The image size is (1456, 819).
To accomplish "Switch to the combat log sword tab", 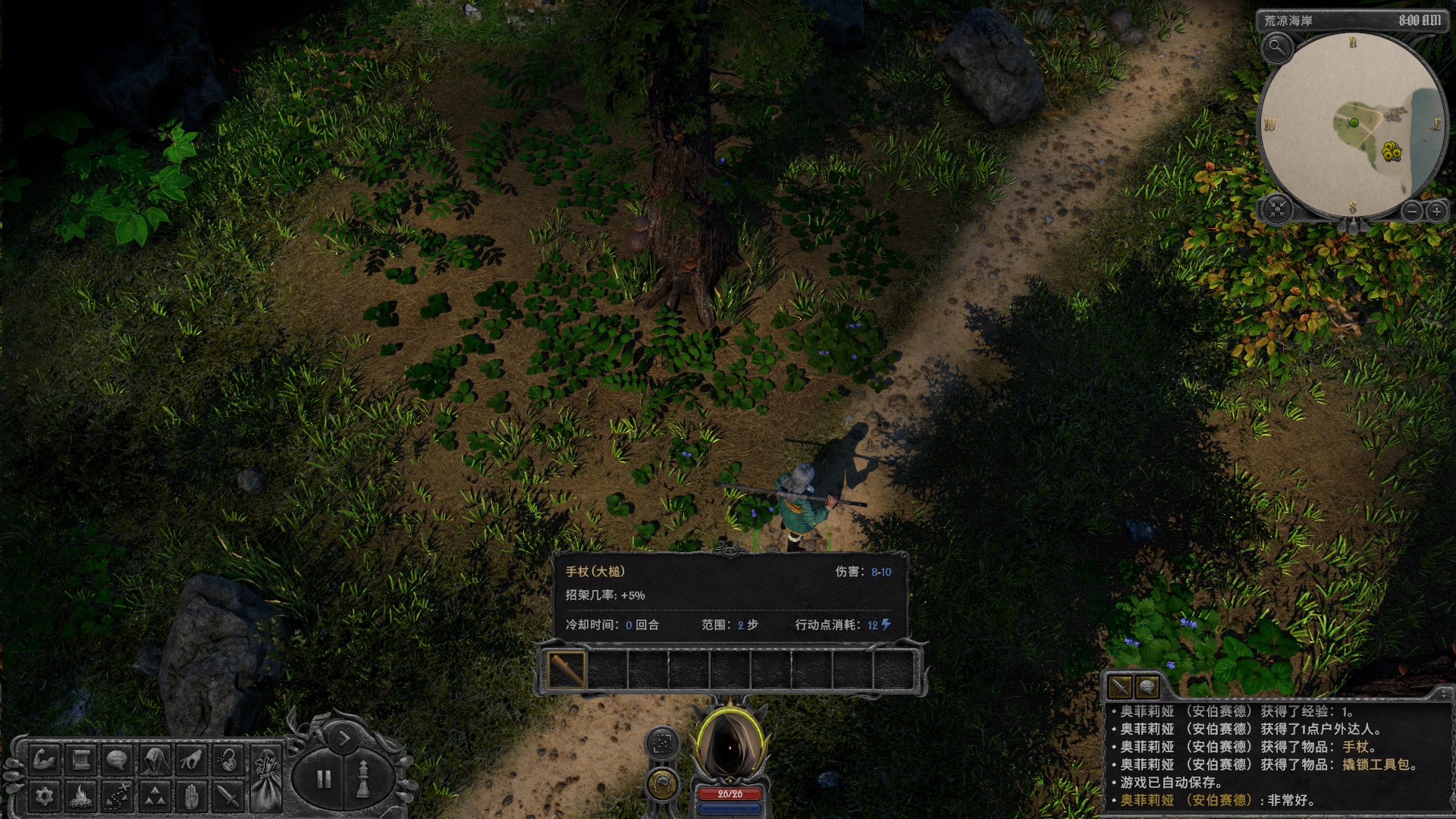I will coord(1119,687).
